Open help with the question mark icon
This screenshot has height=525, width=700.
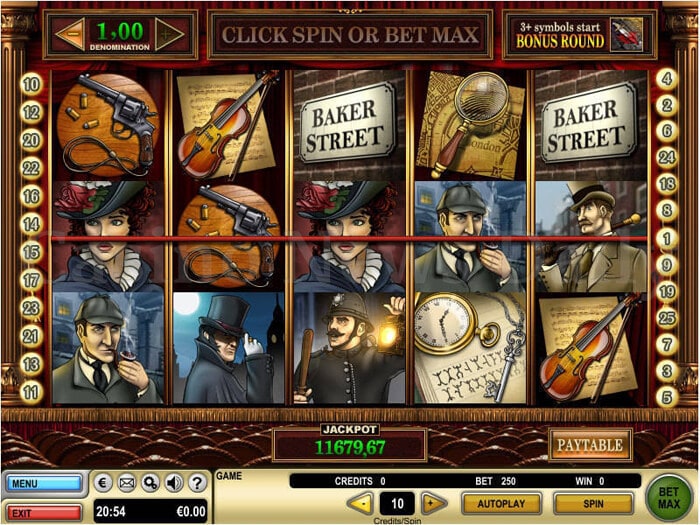point(197,484)
